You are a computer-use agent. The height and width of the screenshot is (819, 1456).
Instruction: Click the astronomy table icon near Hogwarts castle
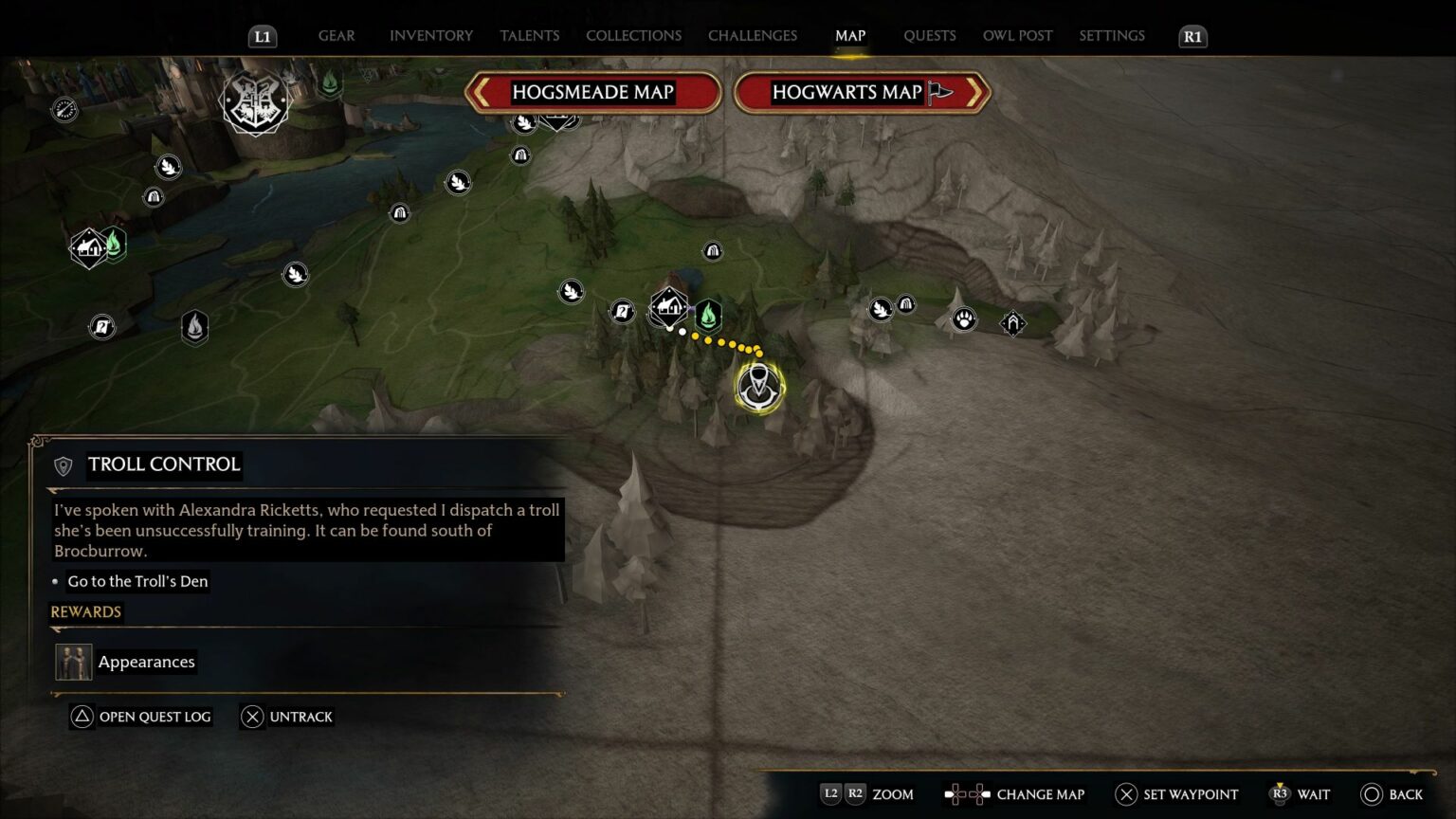coord(64,107)
